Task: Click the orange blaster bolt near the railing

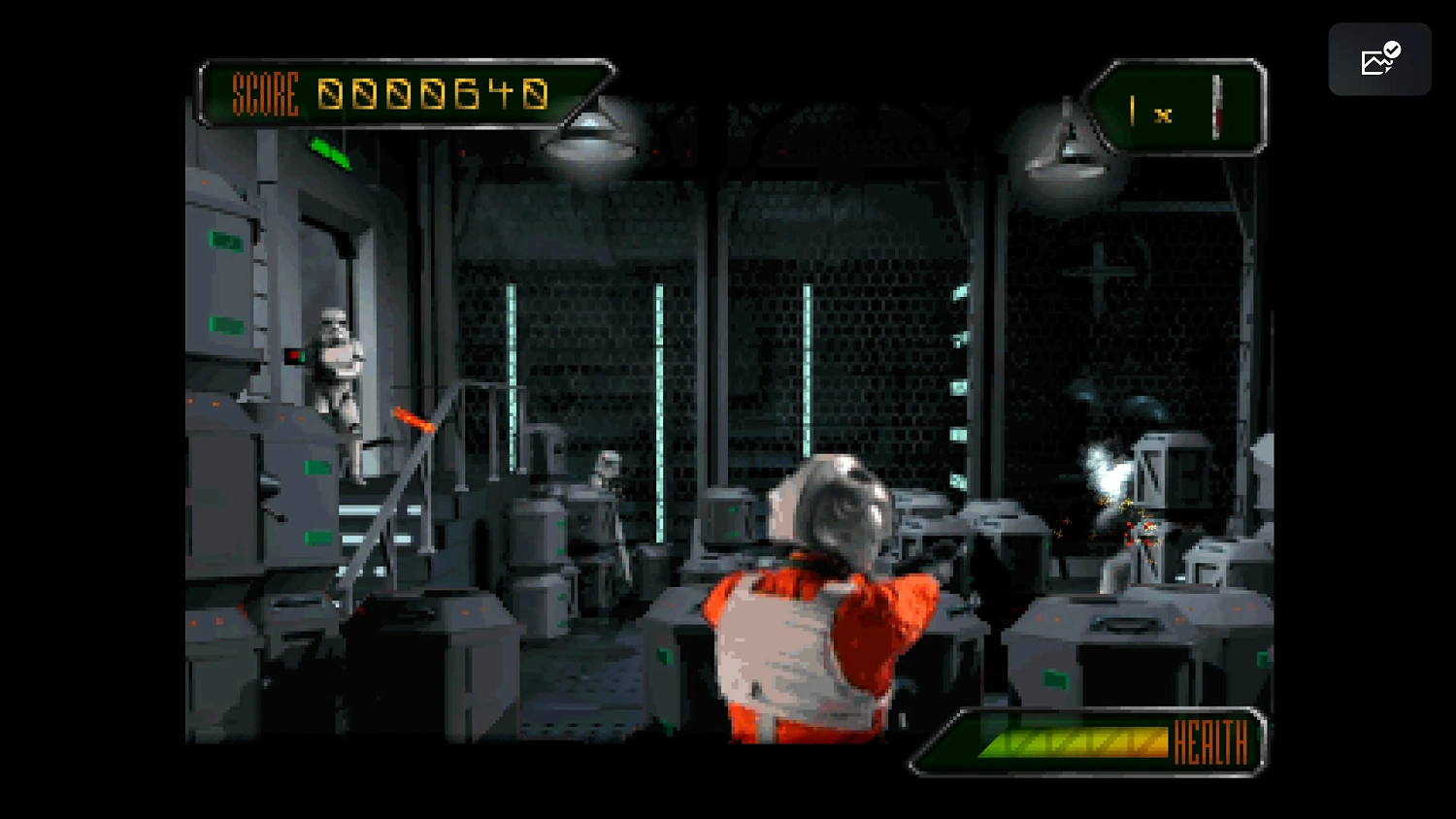Action: 411,419
